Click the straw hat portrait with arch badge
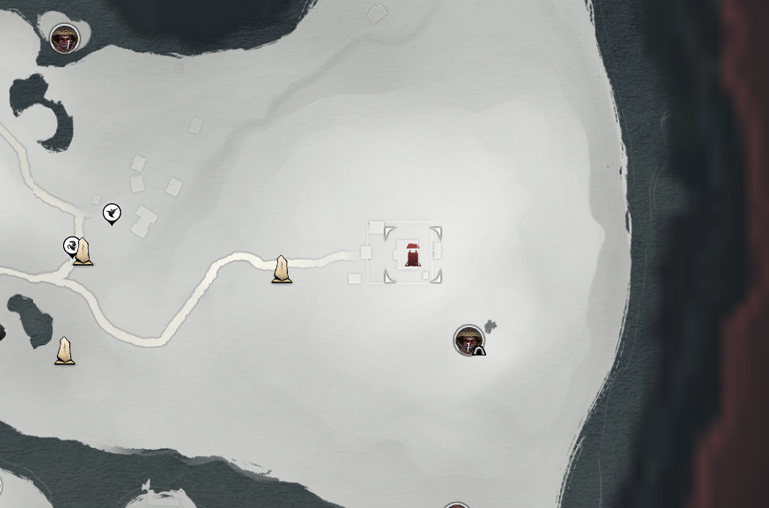Image resolution: width=769 pixels, height=508 pixels. pos(468,340)
